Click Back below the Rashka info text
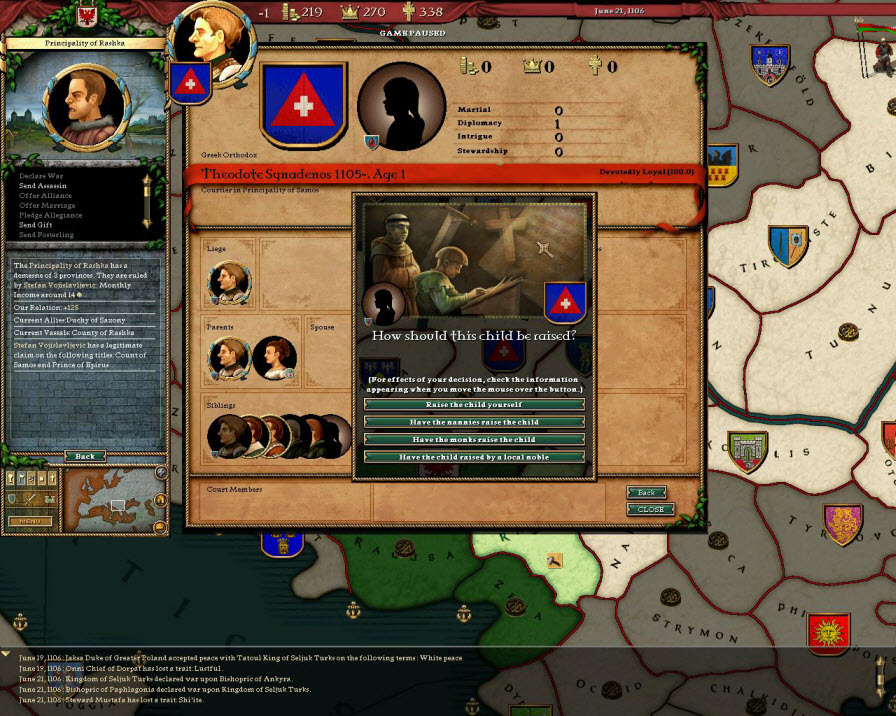The width and height of the screenshot is (896, 716). click(x=85, y=456)
